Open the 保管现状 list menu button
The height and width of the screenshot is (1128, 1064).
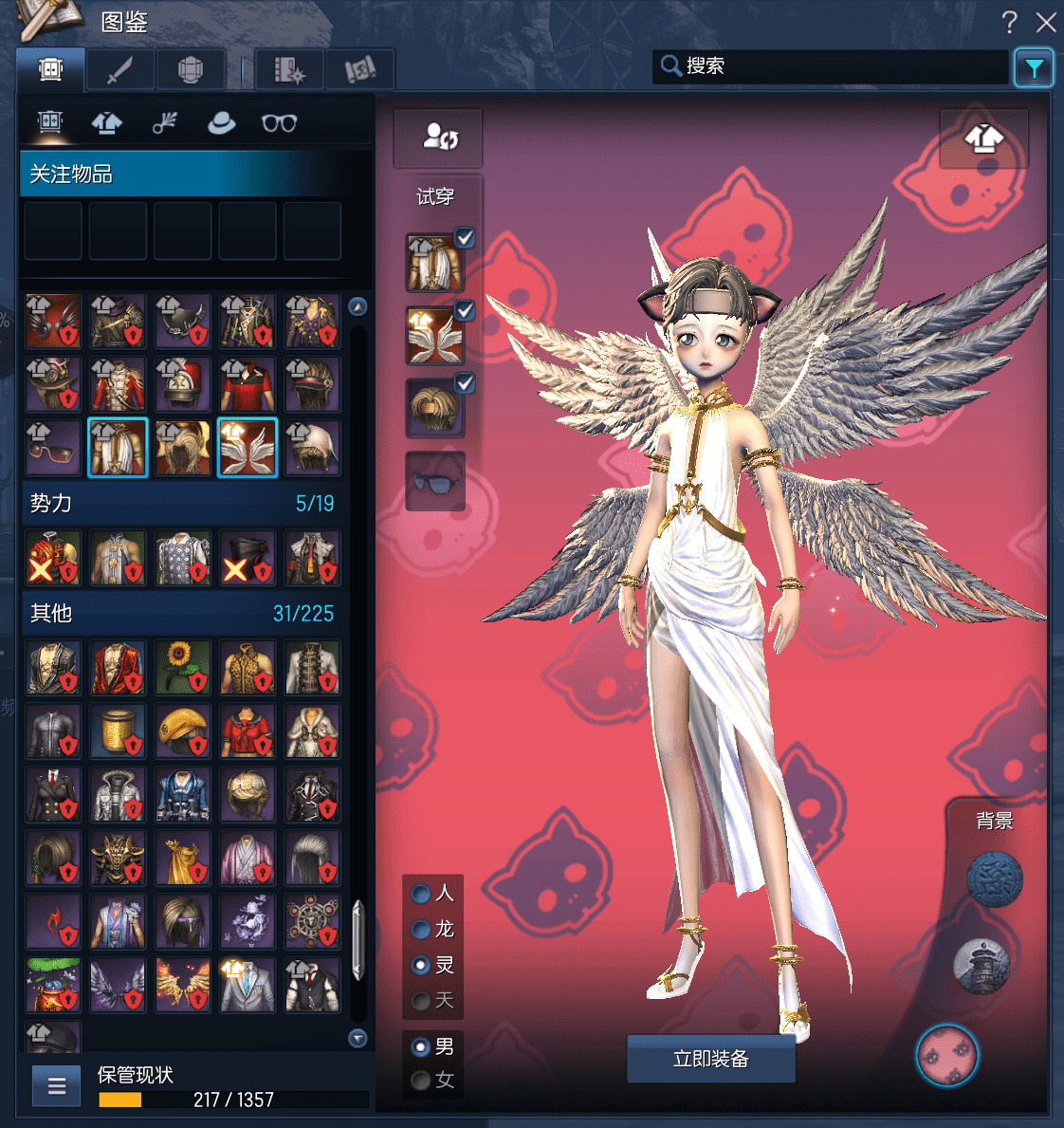(57, 1086)
